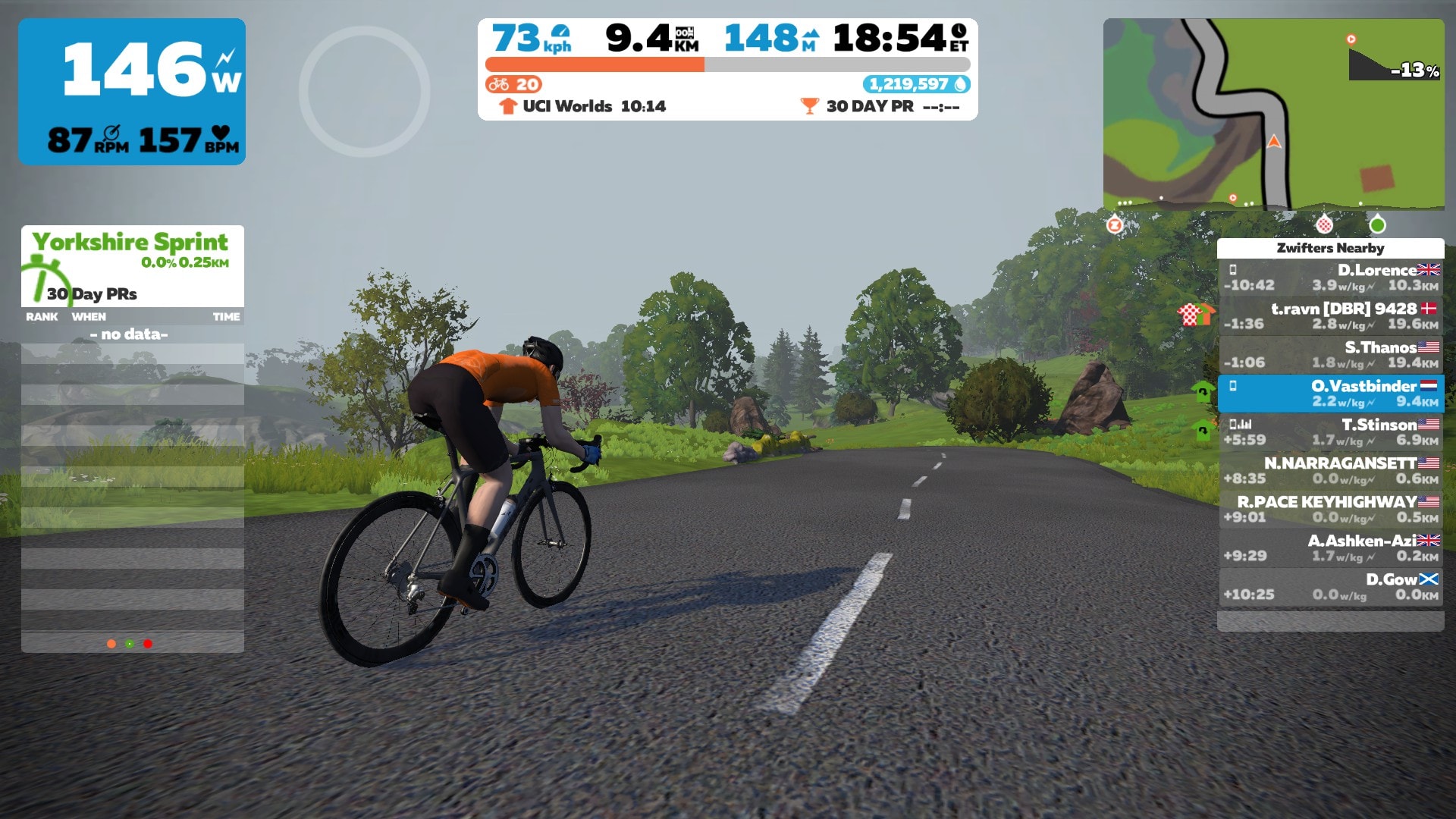Select D.Lorence in the Zwifters Nearby list

coord(1330,278)
